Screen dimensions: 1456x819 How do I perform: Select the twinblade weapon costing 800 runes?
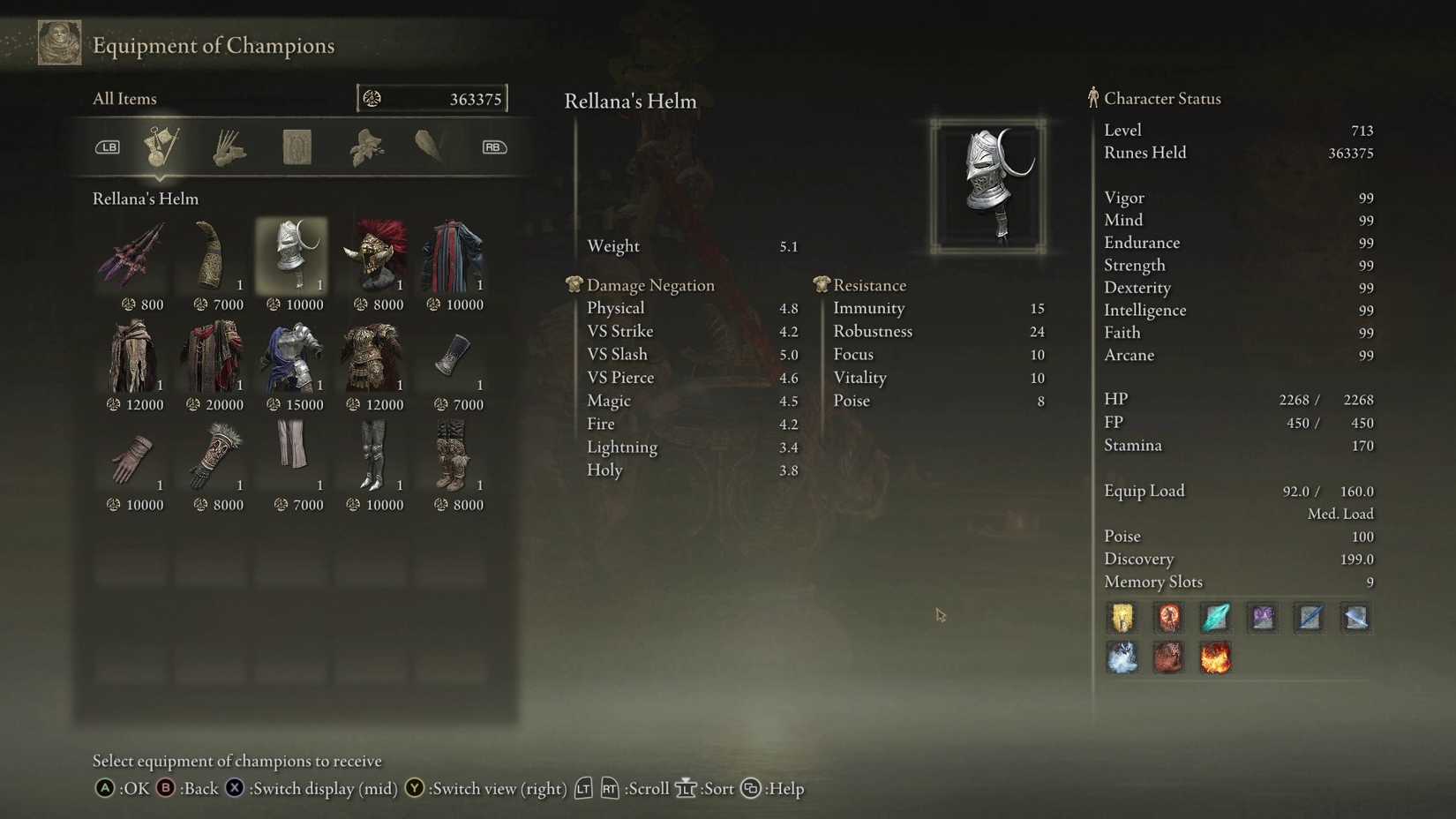tap(132, 256)
